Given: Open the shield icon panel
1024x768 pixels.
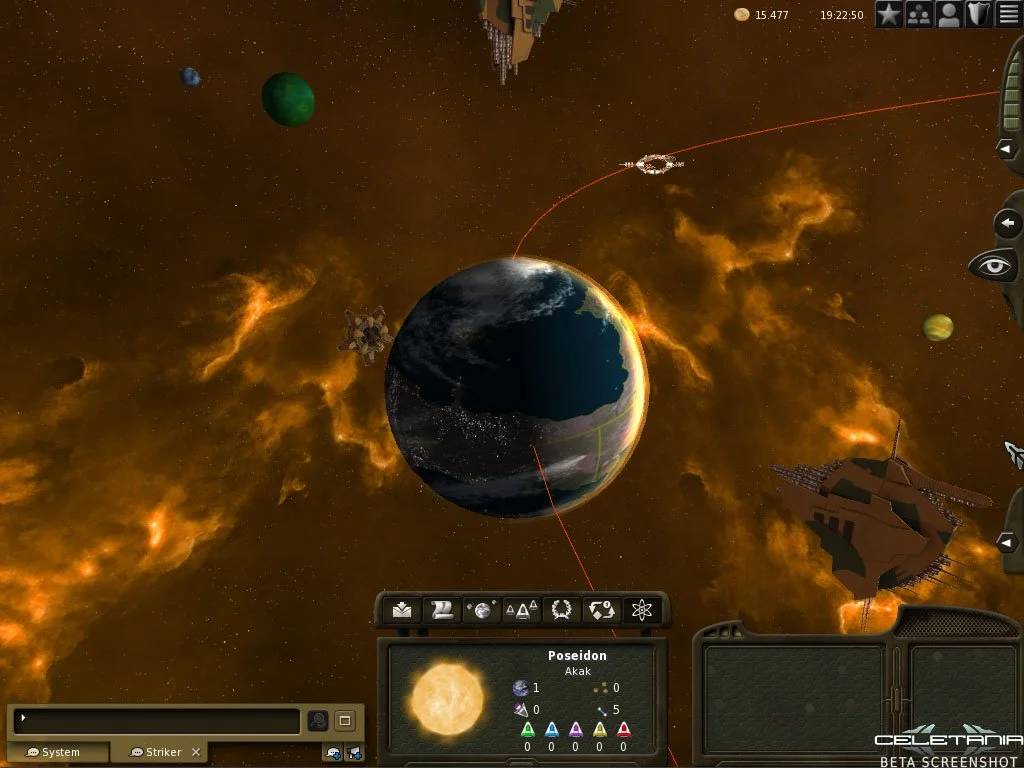Looking at the screenshot, I should click(979, 14).
